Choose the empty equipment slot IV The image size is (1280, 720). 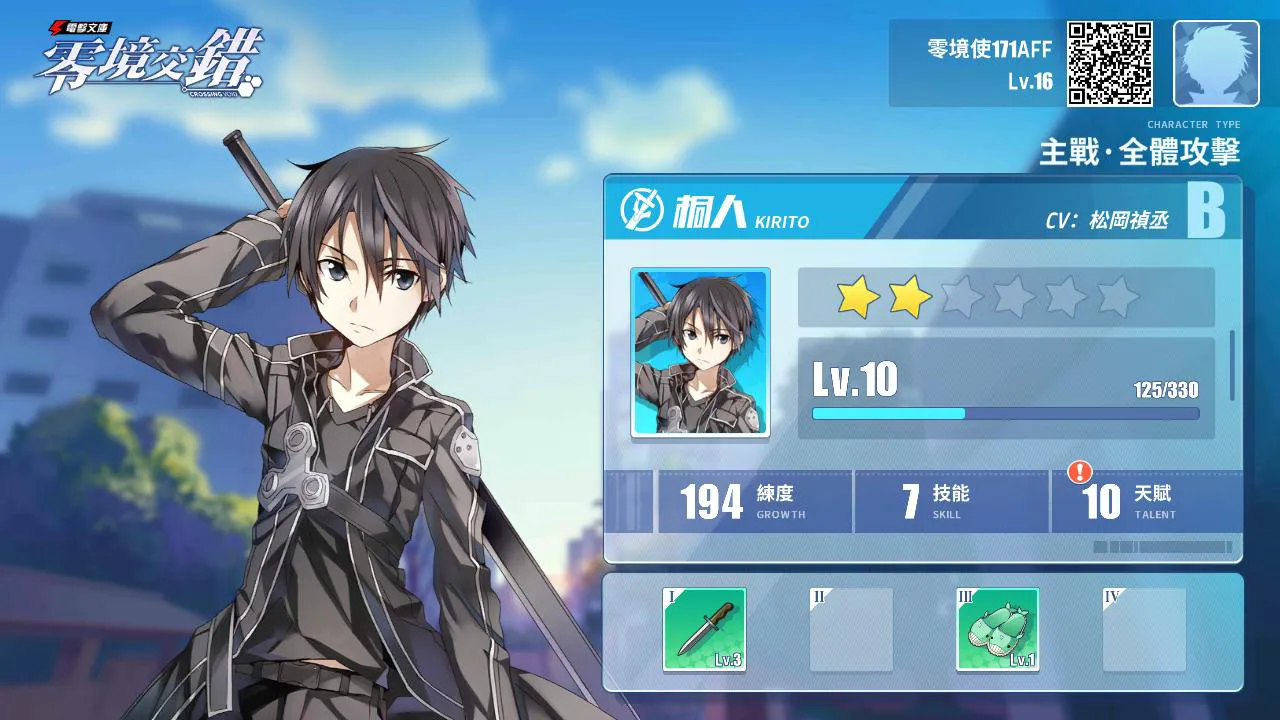[1144, 629]
